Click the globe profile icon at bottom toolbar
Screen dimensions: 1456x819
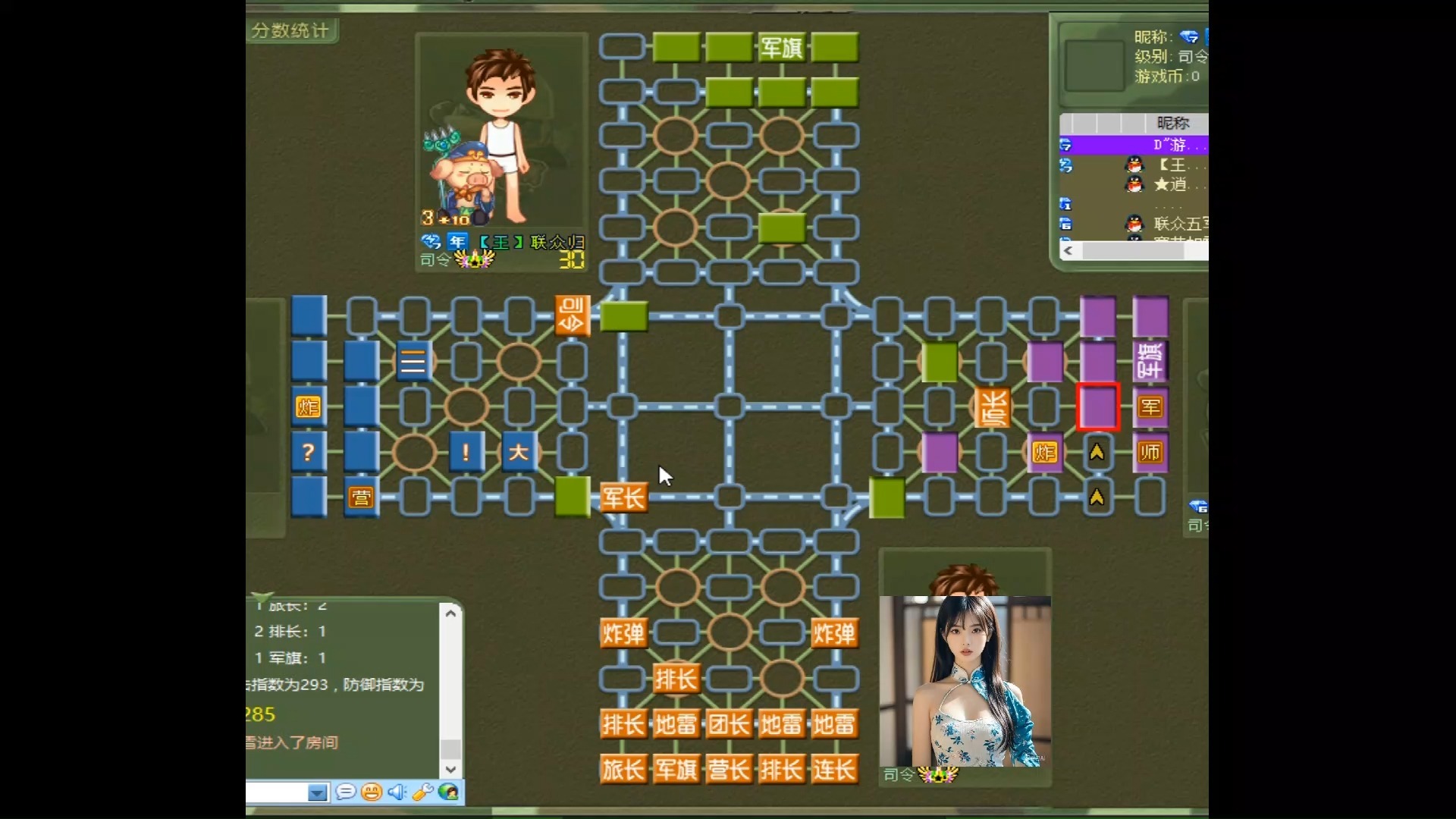448,792
